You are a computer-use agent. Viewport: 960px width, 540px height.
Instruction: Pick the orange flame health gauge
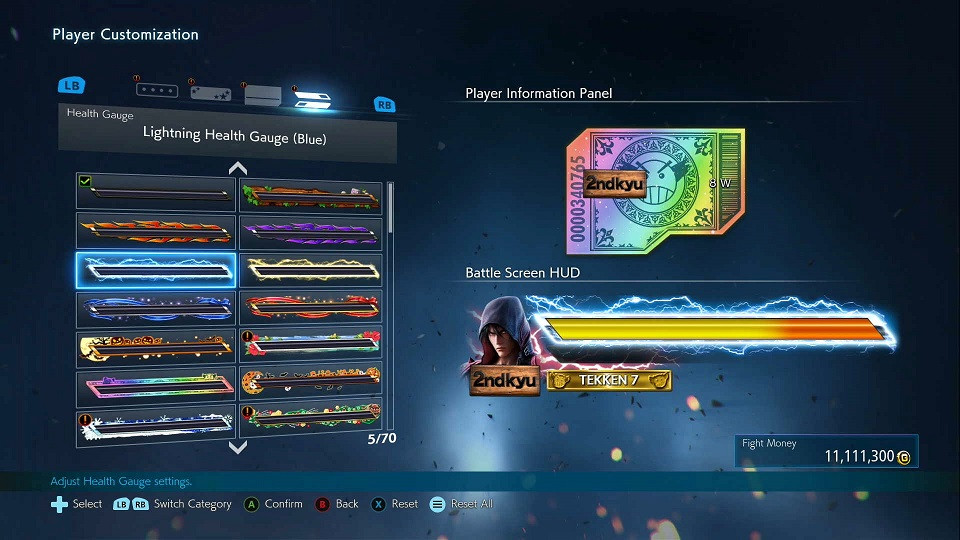[x=156, y=231]
